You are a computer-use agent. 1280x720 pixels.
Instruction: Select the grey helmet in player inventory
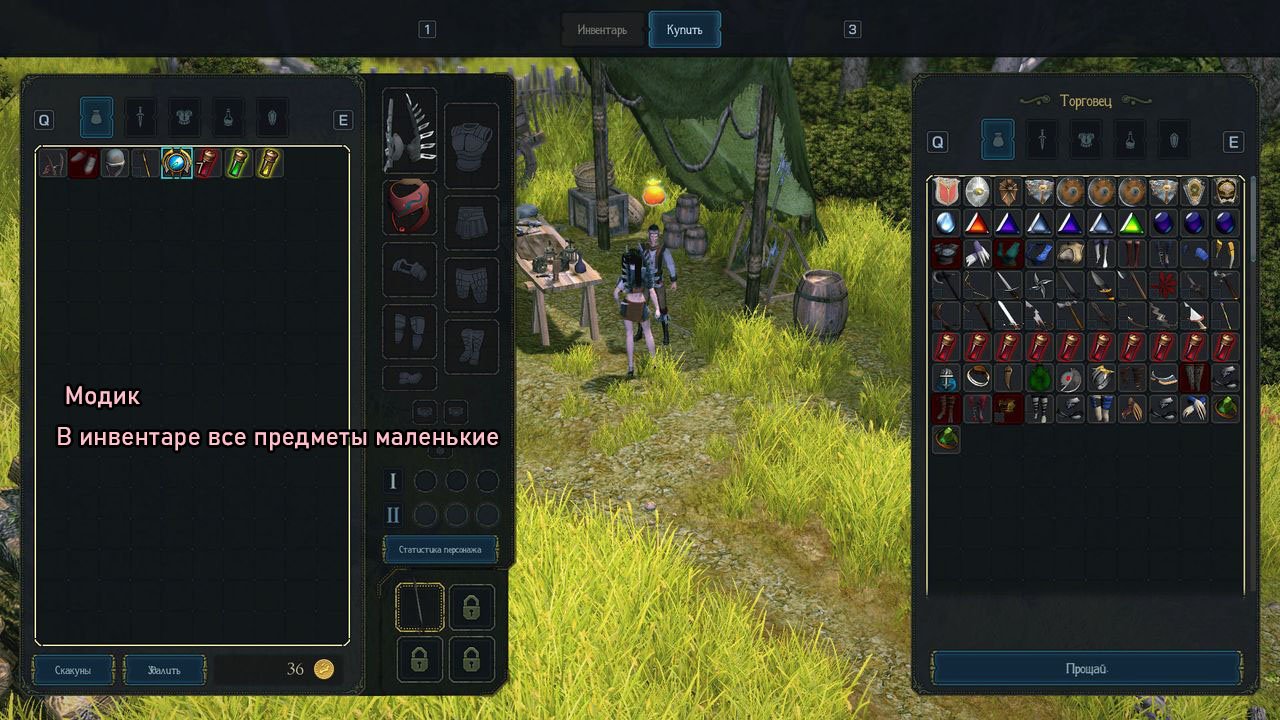[116, 163]
